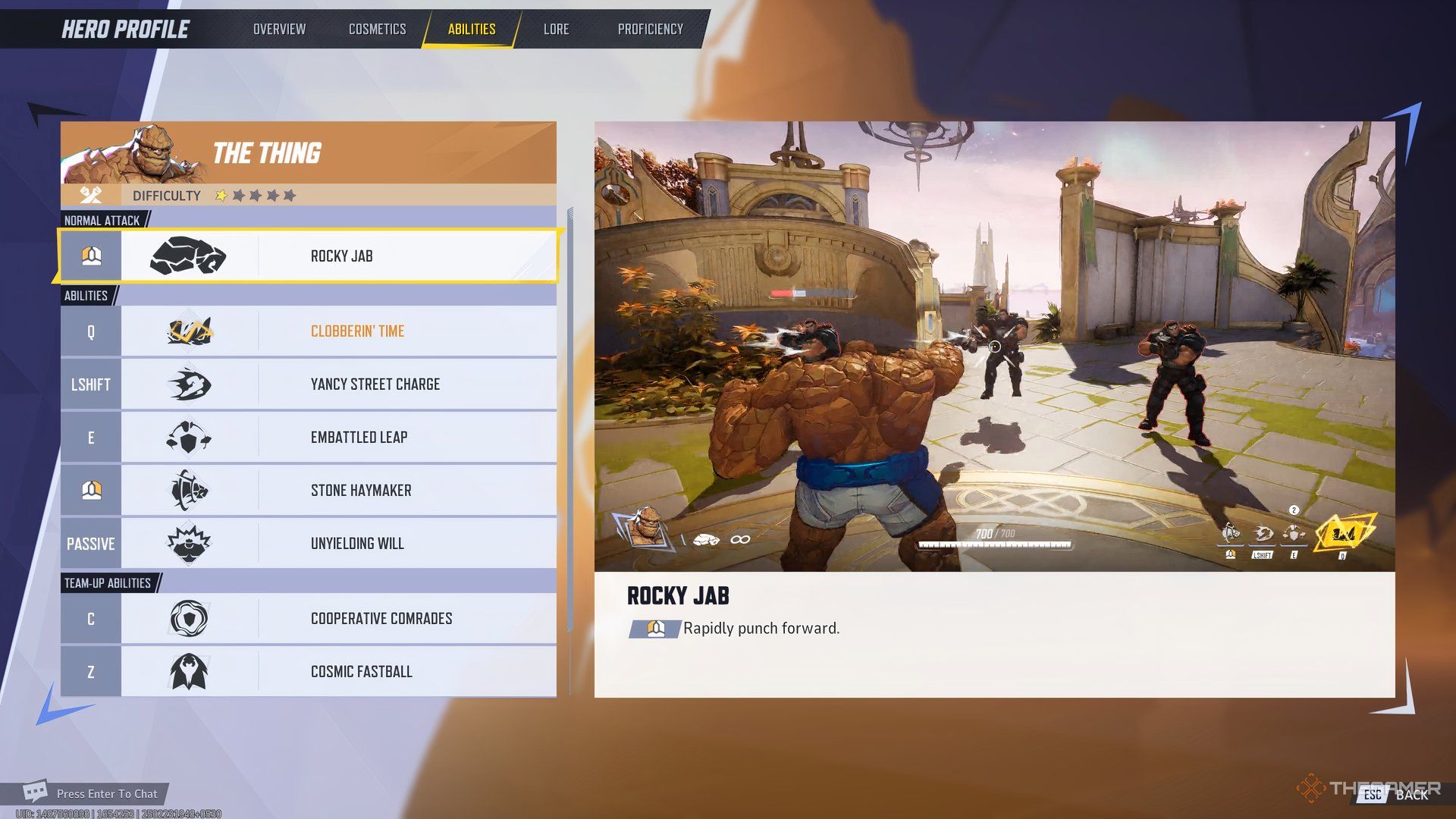
Task: Show the Lore tab
Action: [556, 29]
